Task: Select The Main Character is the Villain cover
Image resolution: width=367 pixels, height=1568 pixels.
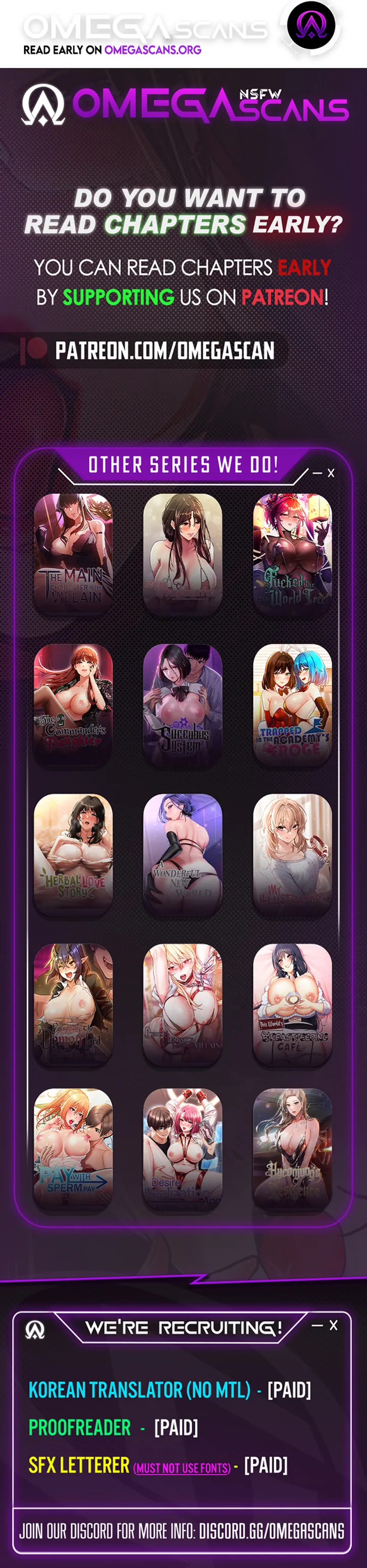Action: [x=73, y=554]
